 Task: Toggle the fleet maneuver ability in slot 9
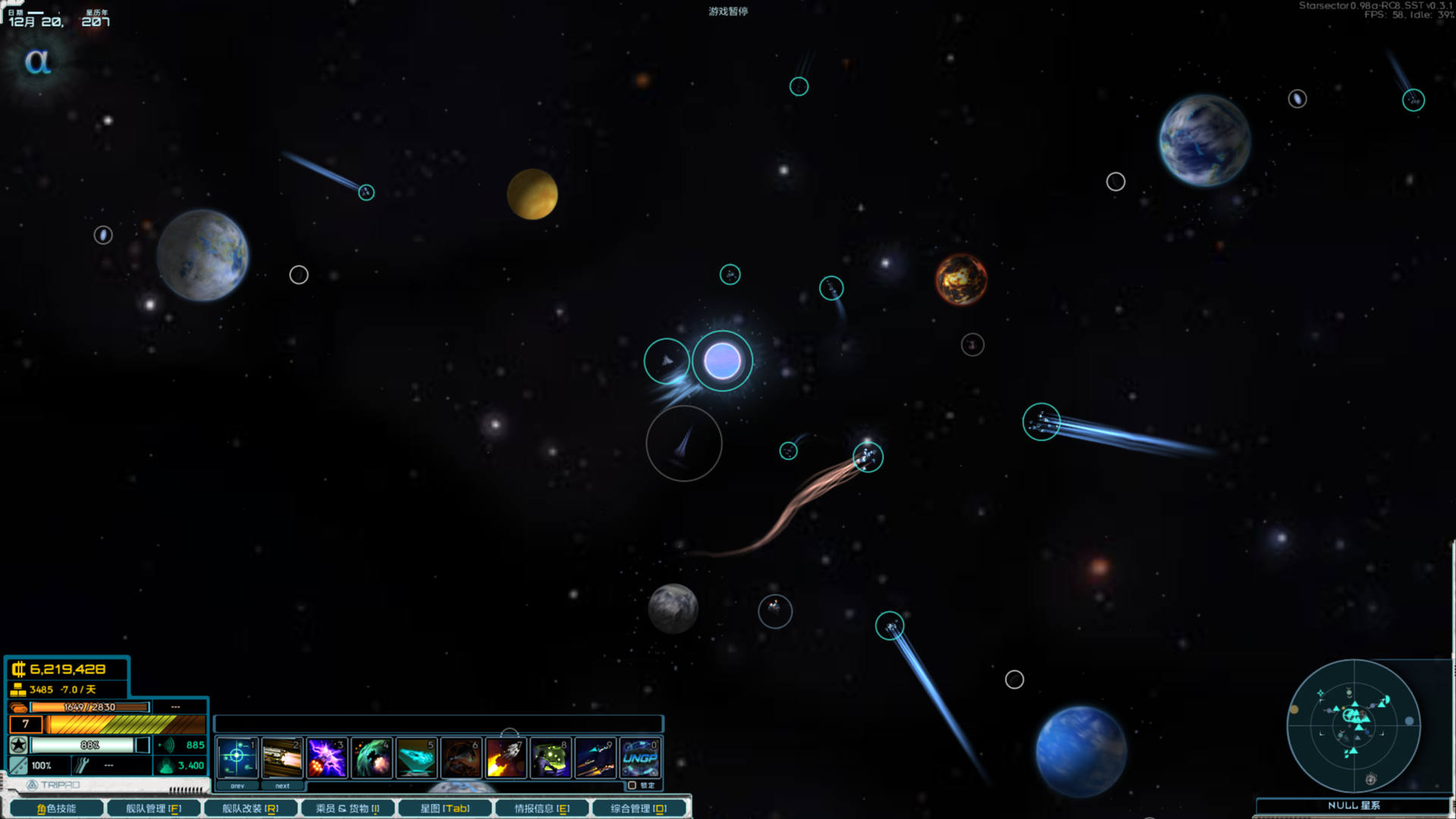tap(596, 756)
